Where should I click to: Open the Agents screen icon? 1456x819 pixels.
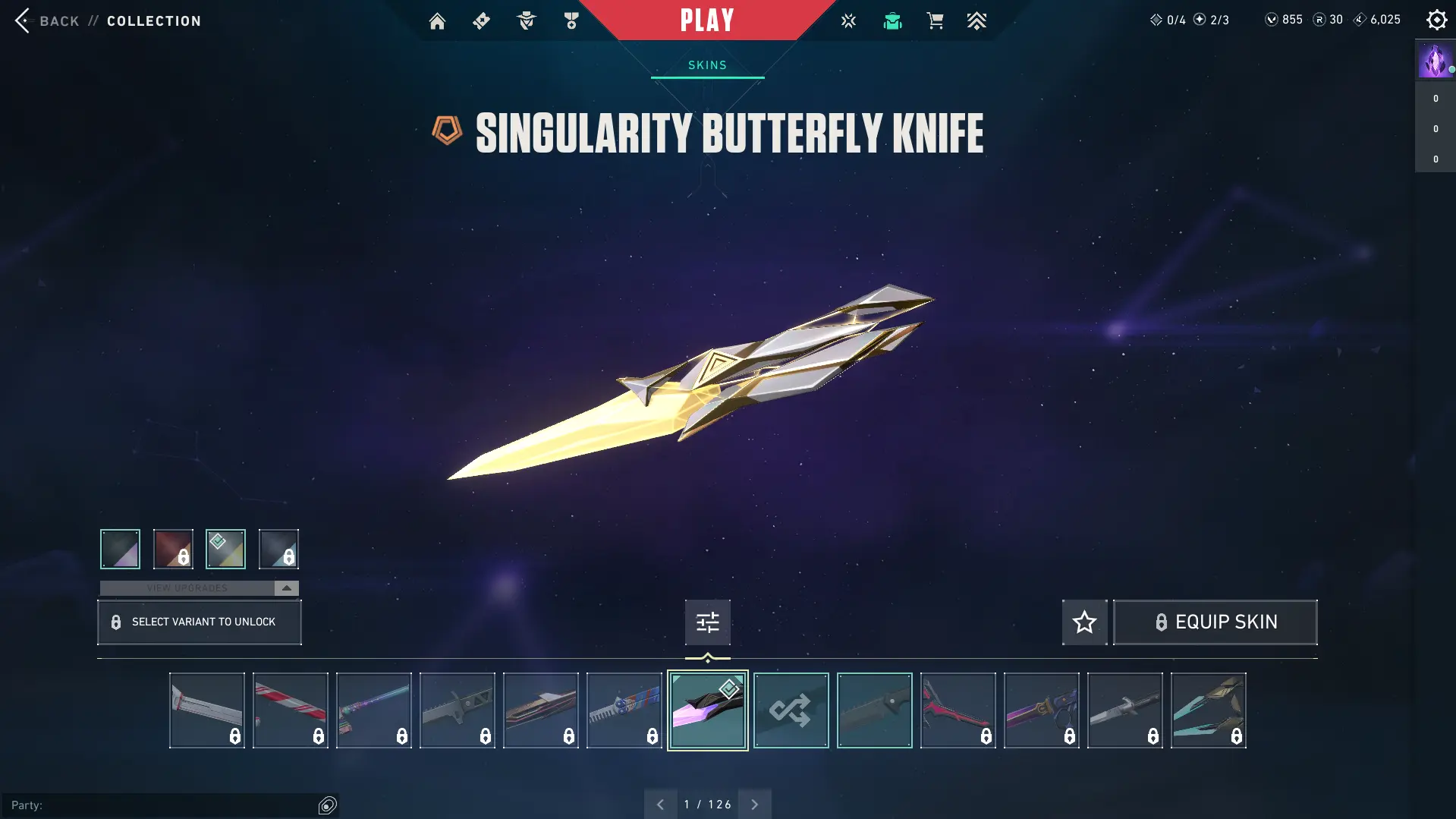point(527,20)
